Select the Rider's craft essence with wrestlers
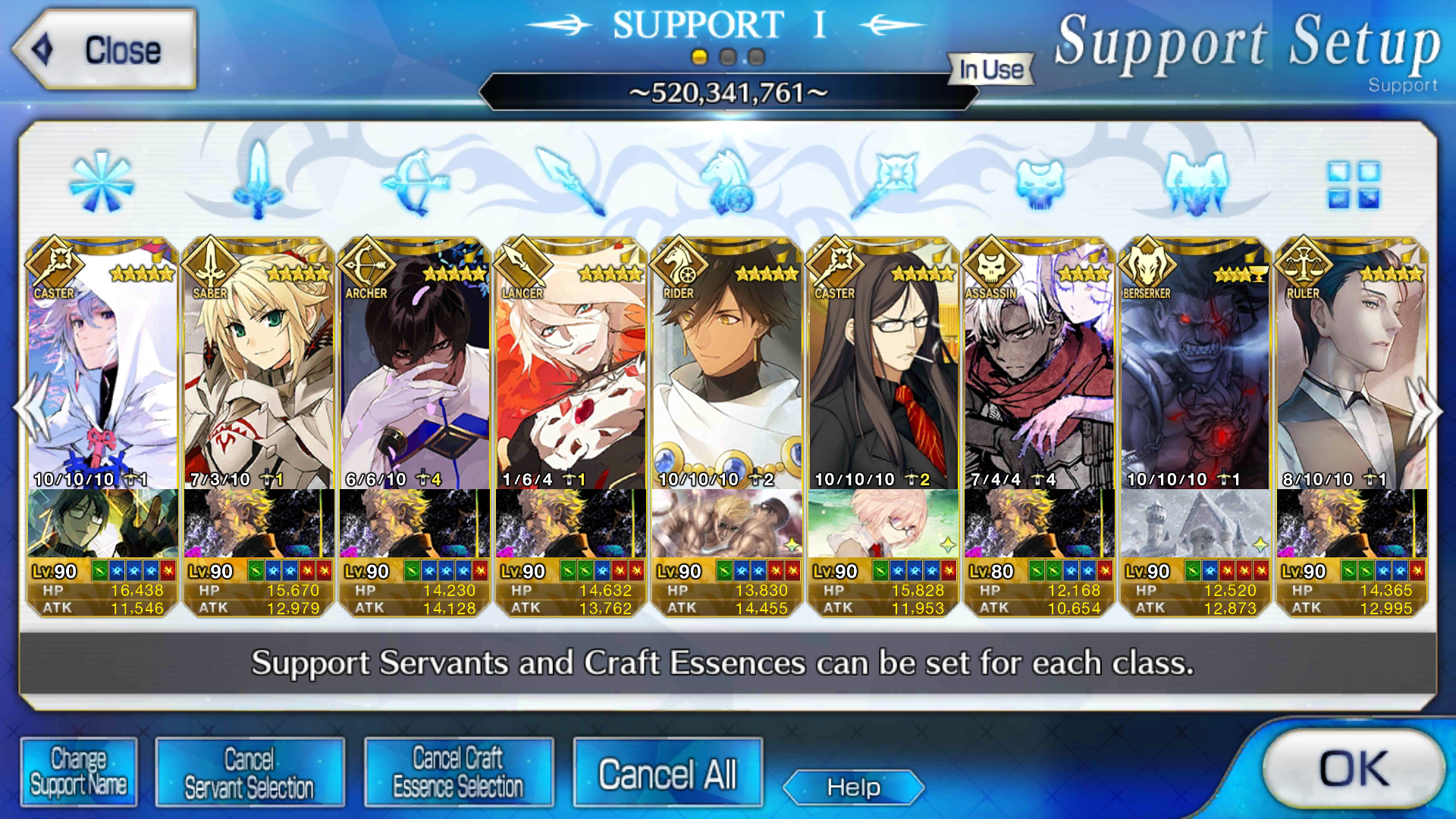Image resolution: width=1456 pixels, height=819 pixels. point(727,523)
